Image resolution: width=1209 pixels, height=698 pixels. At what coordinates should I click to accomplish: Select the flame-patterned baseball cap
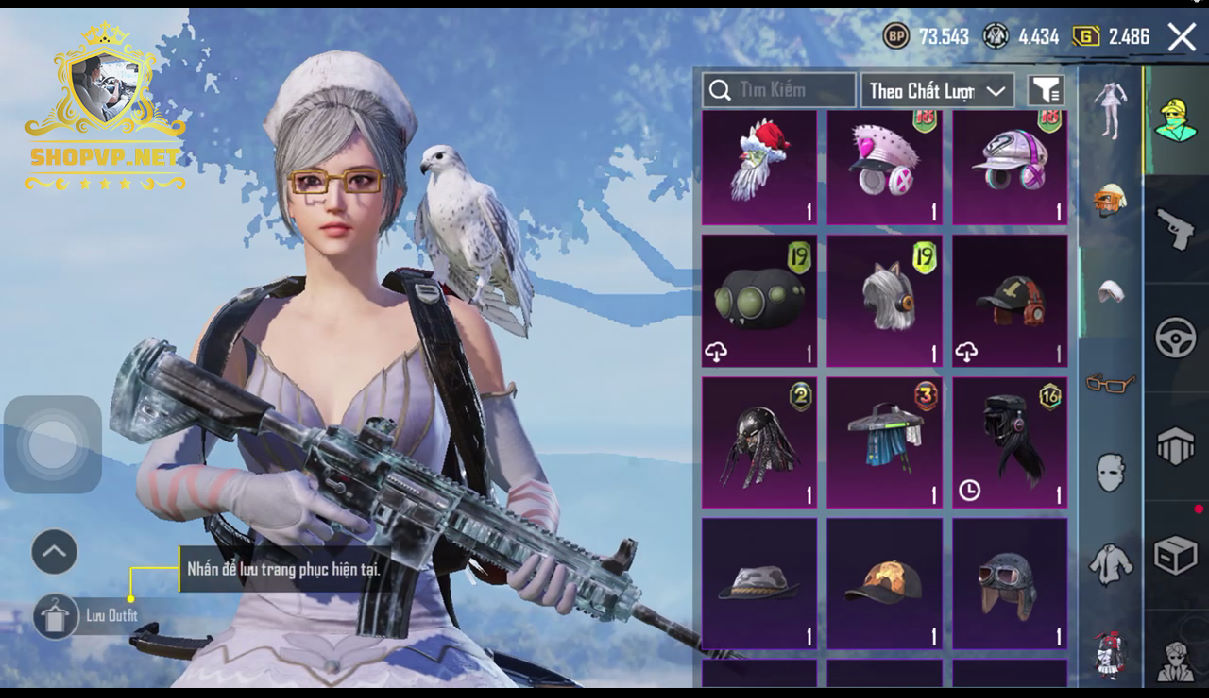pyautogui.click(x=884, y=584)
